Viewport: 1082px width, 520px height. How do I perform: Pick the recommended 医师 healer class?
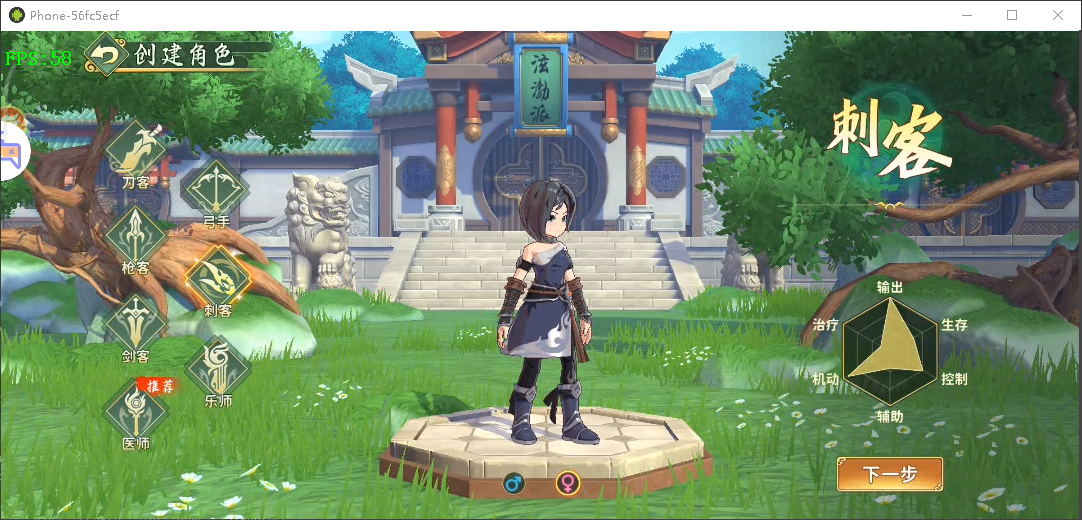(135, 409)
